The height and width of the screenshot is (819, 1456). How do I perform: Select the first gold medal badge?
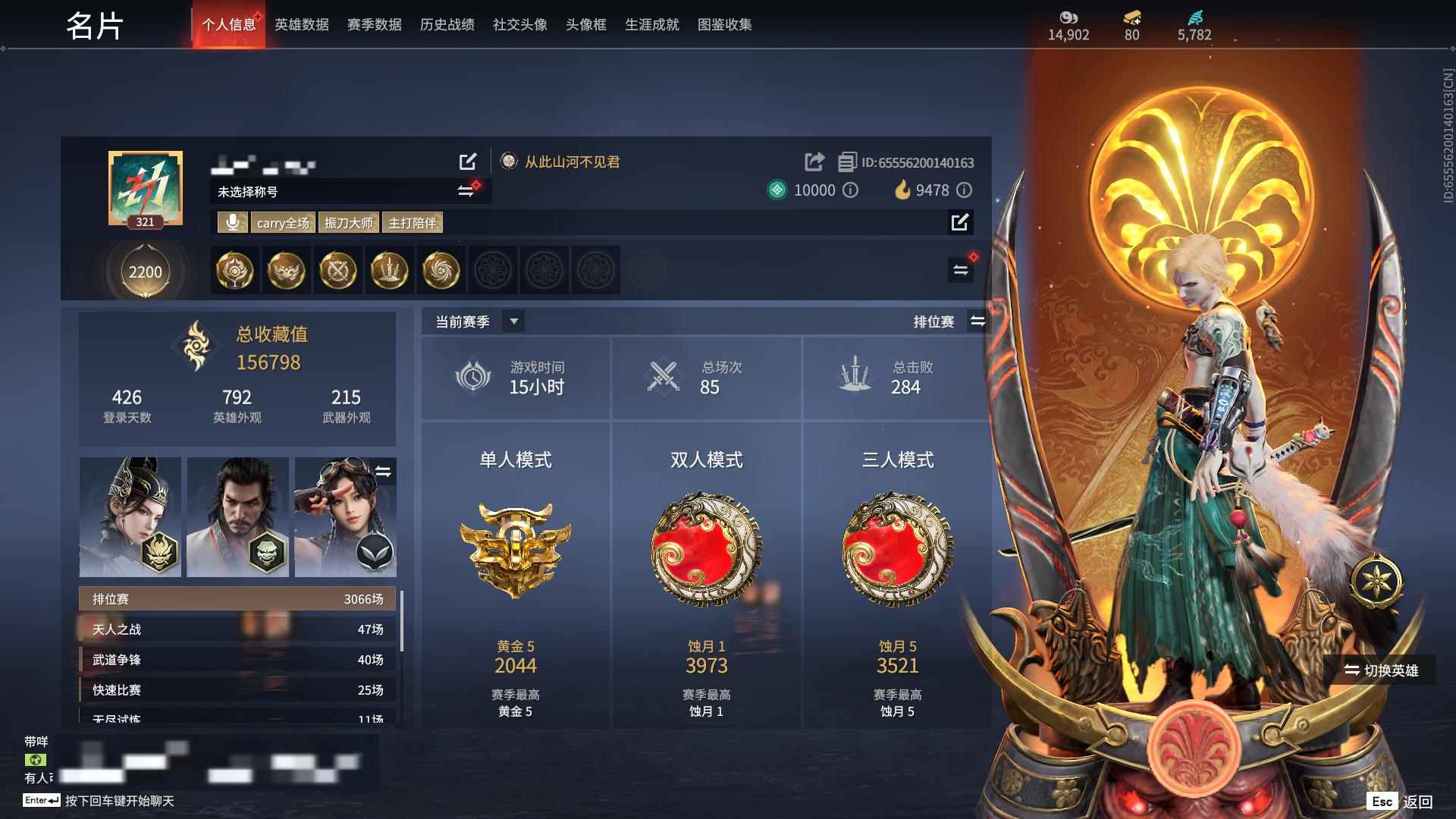234,271
